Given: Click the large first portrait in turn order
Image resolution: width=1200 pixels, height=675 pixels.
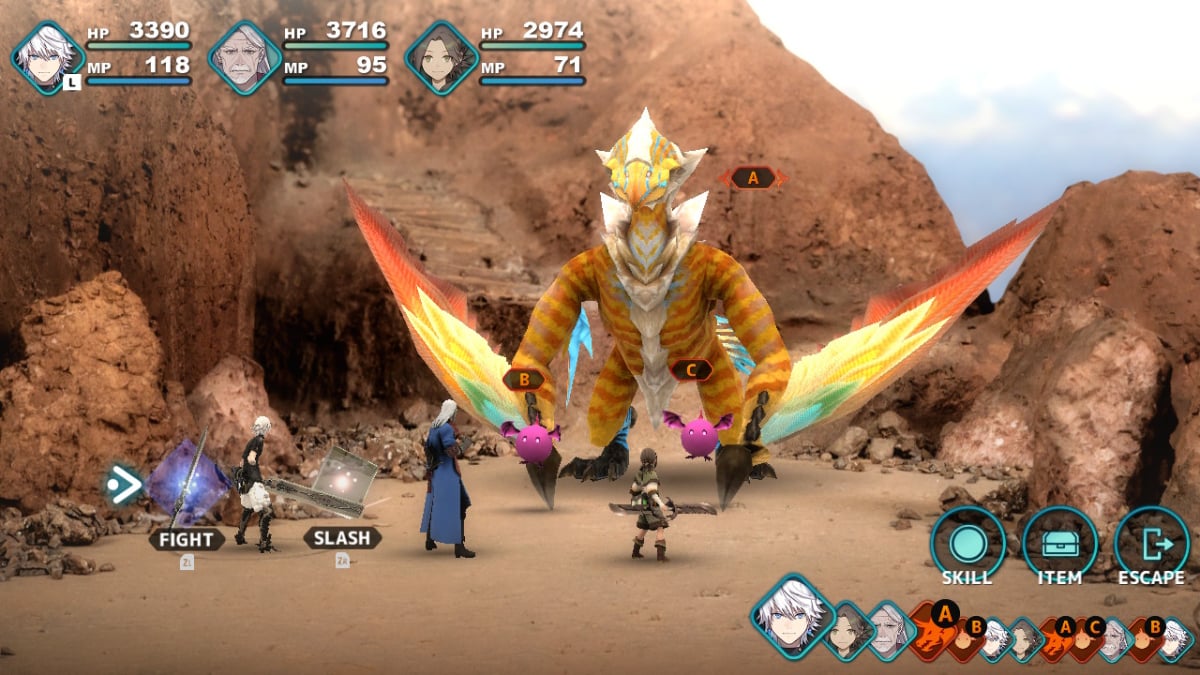Looking at the screenshot, I should (793, 616).
